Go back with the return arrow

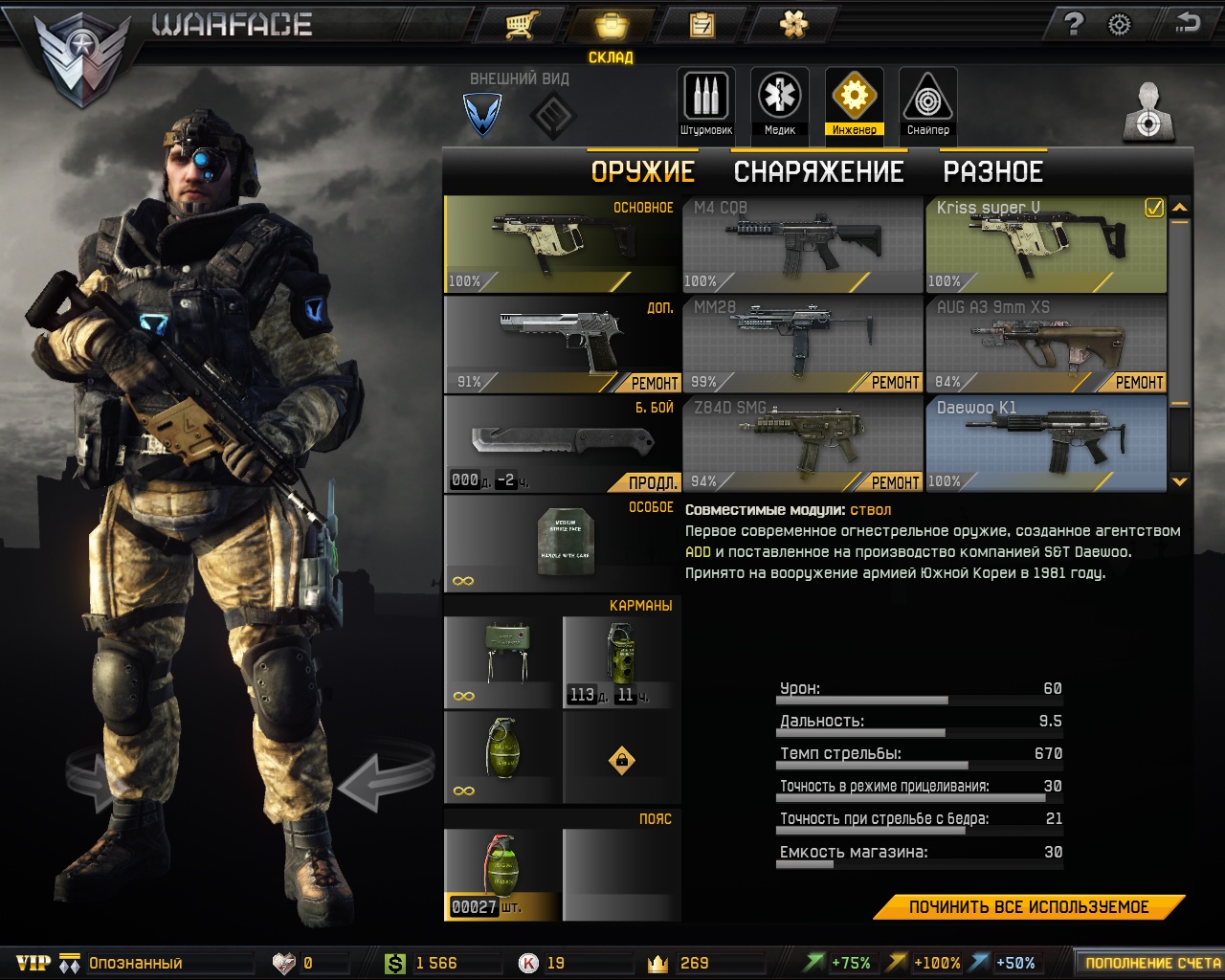pos(1188,23)
